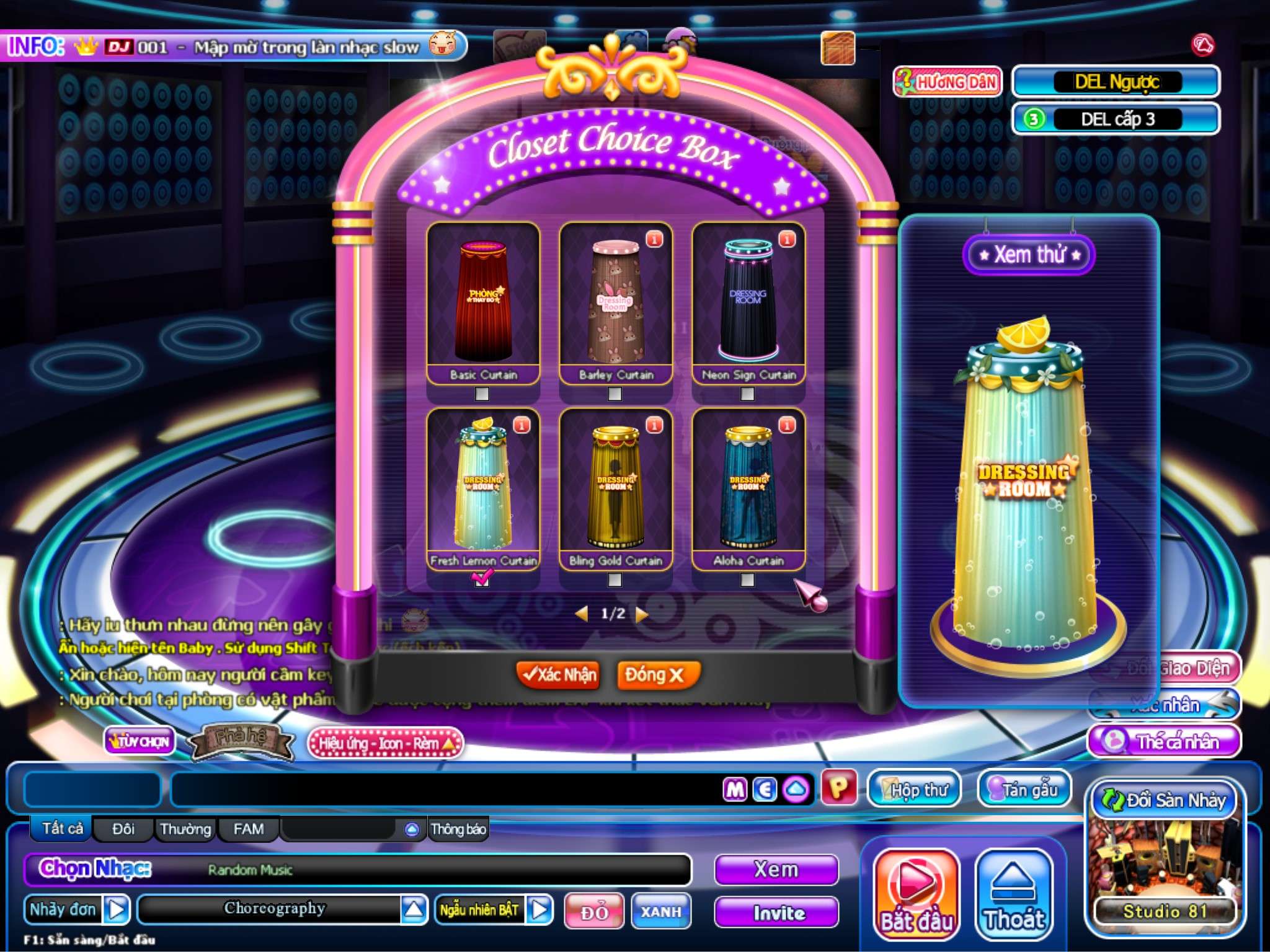Uncheck the Fresh Lemon Curtain checkbox
This screenshot has height=952, width=1270.
coord(482,580)
